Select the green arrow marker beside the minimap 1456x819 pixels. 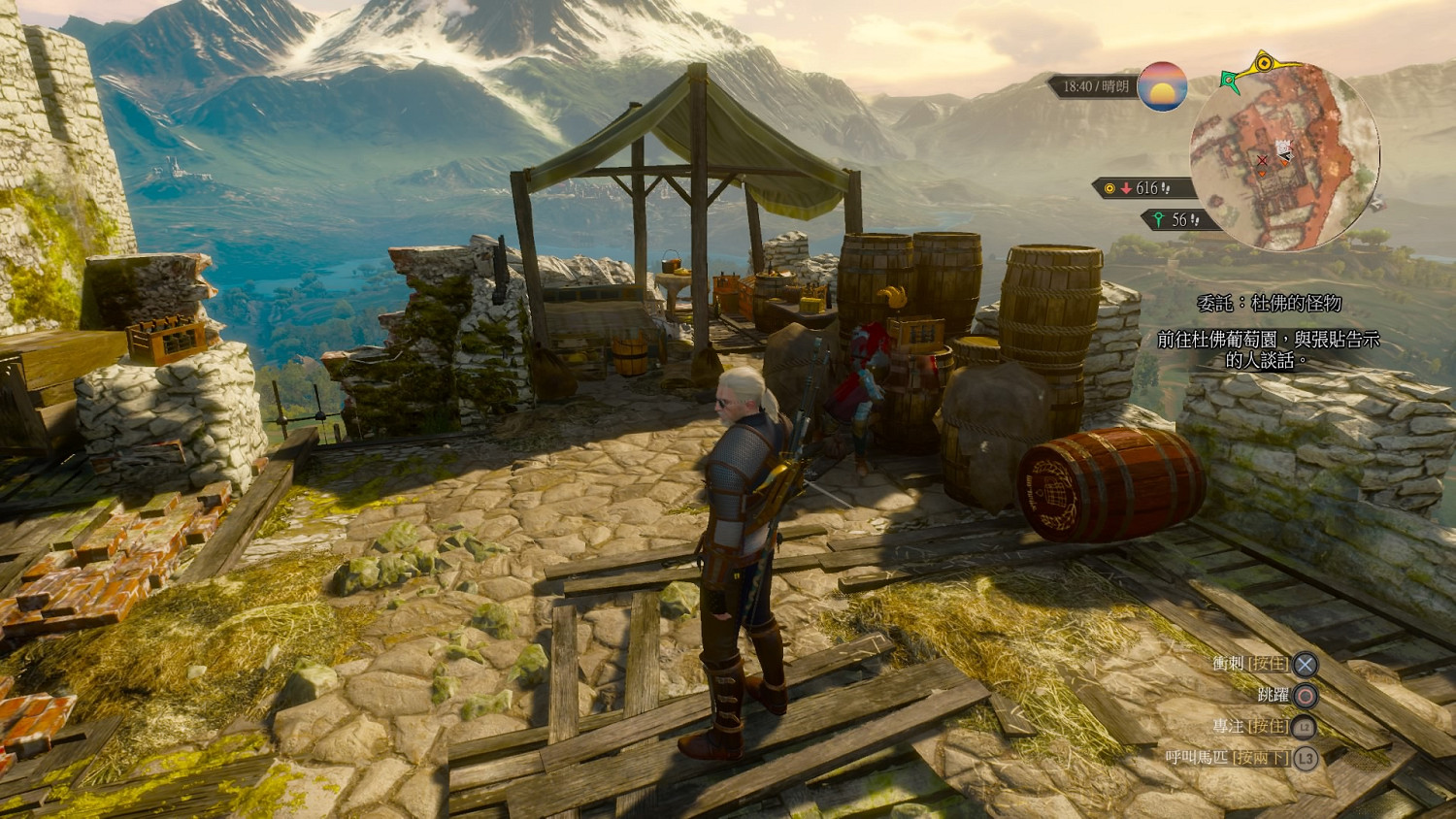tap(1232, 82)
